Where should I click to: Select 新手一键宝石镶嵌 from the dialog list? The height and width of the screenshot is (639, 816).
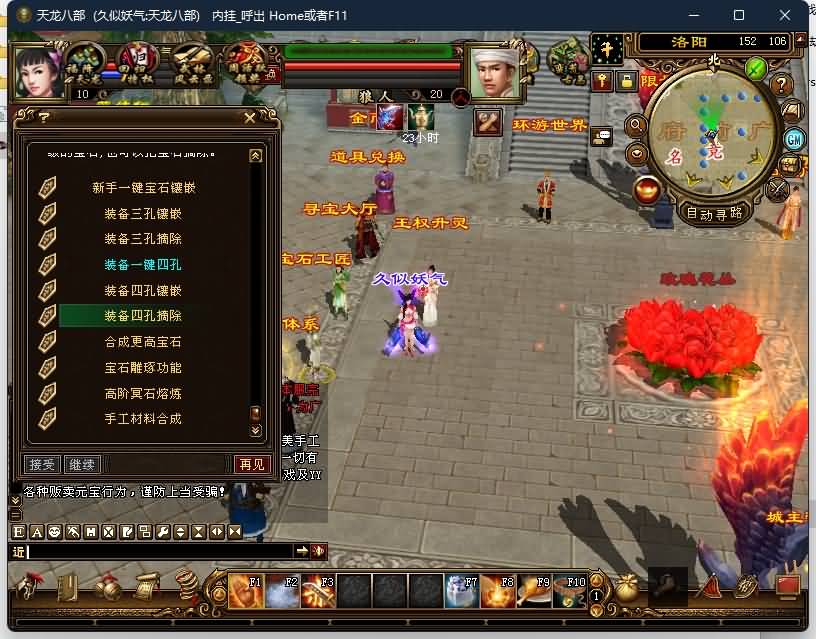point(143,187)
